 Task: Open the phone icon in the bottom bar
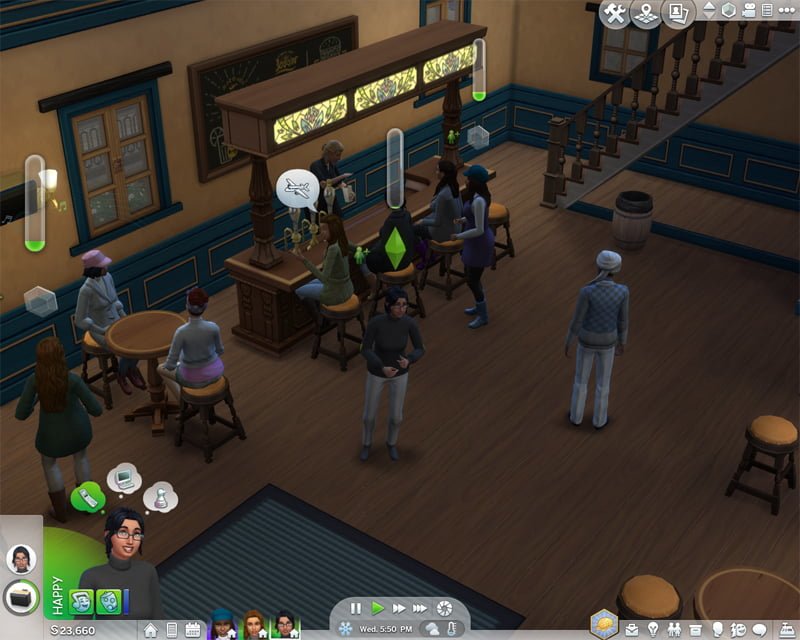(x=171, y=630)
